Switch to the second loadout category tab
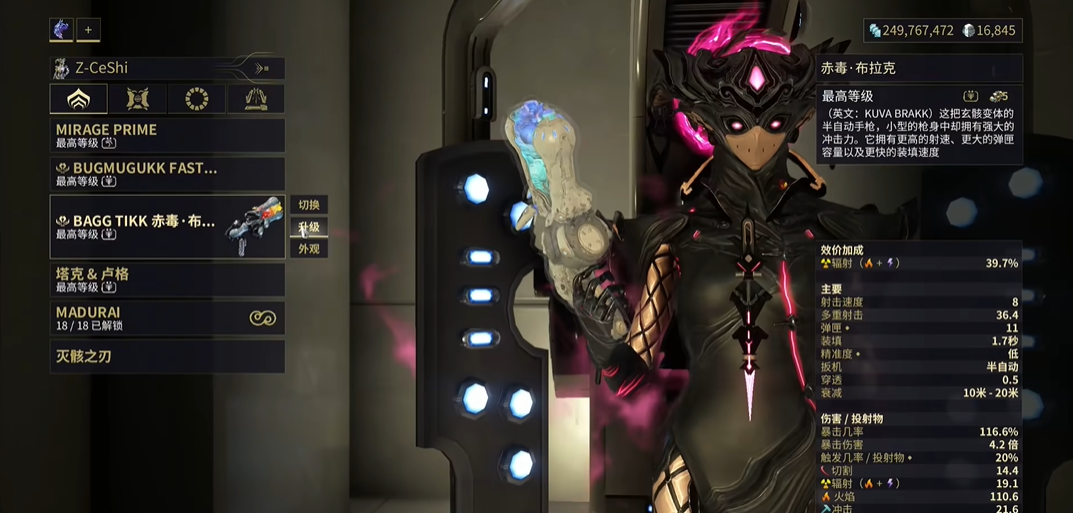1073x513 pixels. click(x=138, y=99)
